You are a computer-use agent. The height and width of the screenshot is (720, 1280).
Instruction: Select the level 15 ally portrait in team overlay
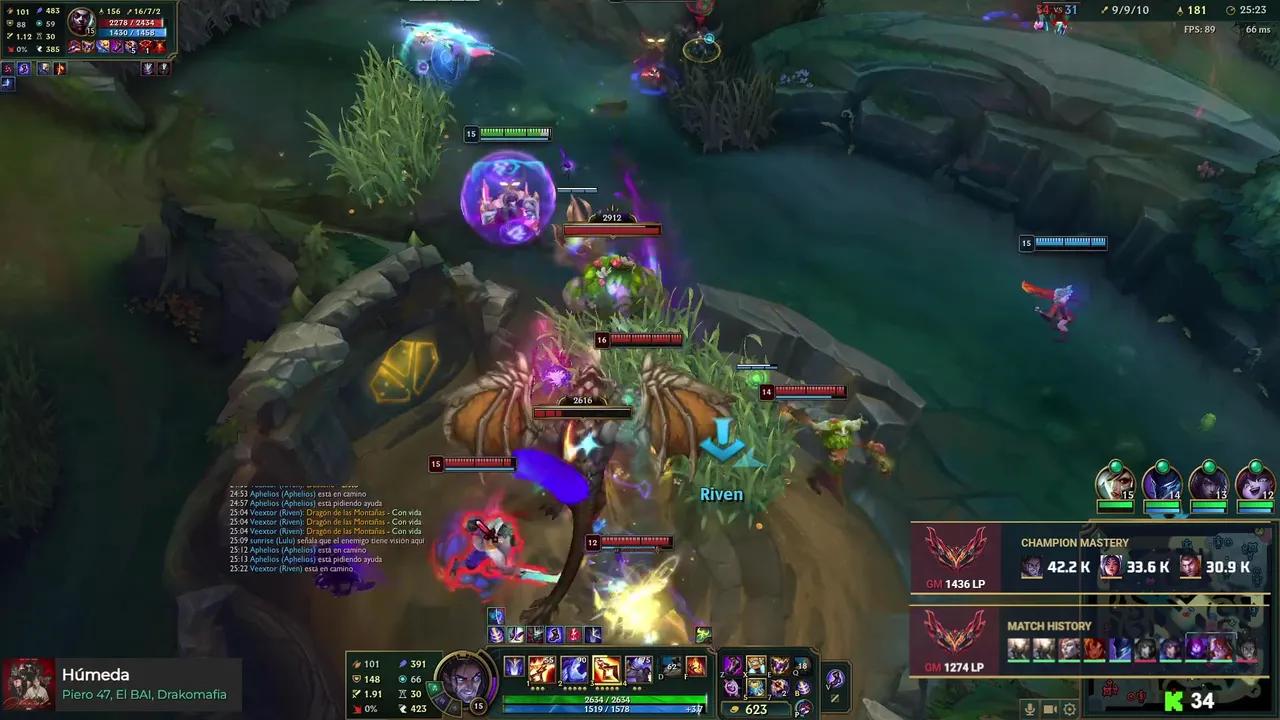coord(1115,482)
